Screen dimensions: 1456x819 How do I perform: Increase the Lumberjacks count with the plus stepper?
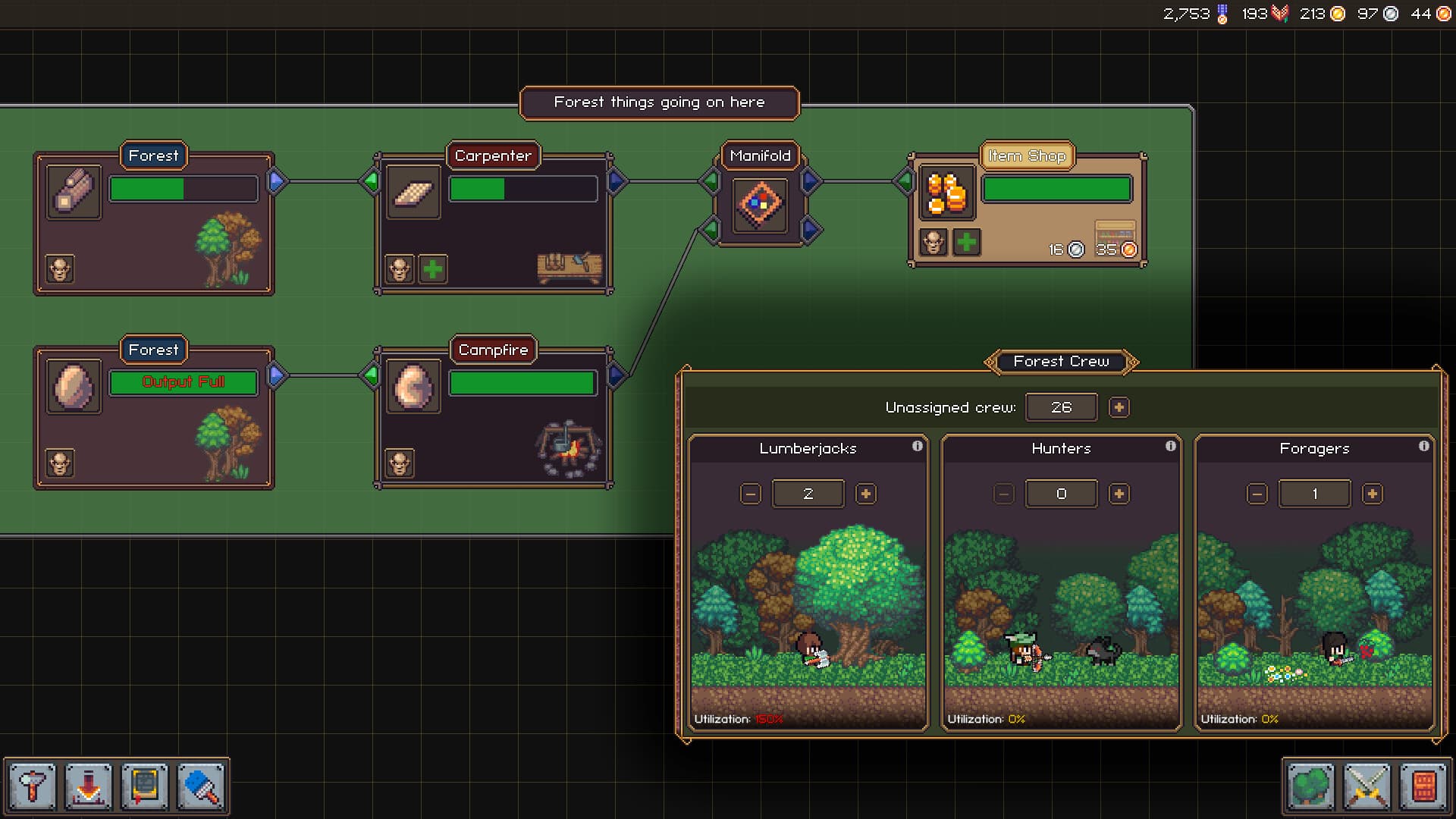pyautogui.click(x=866, y=493)
